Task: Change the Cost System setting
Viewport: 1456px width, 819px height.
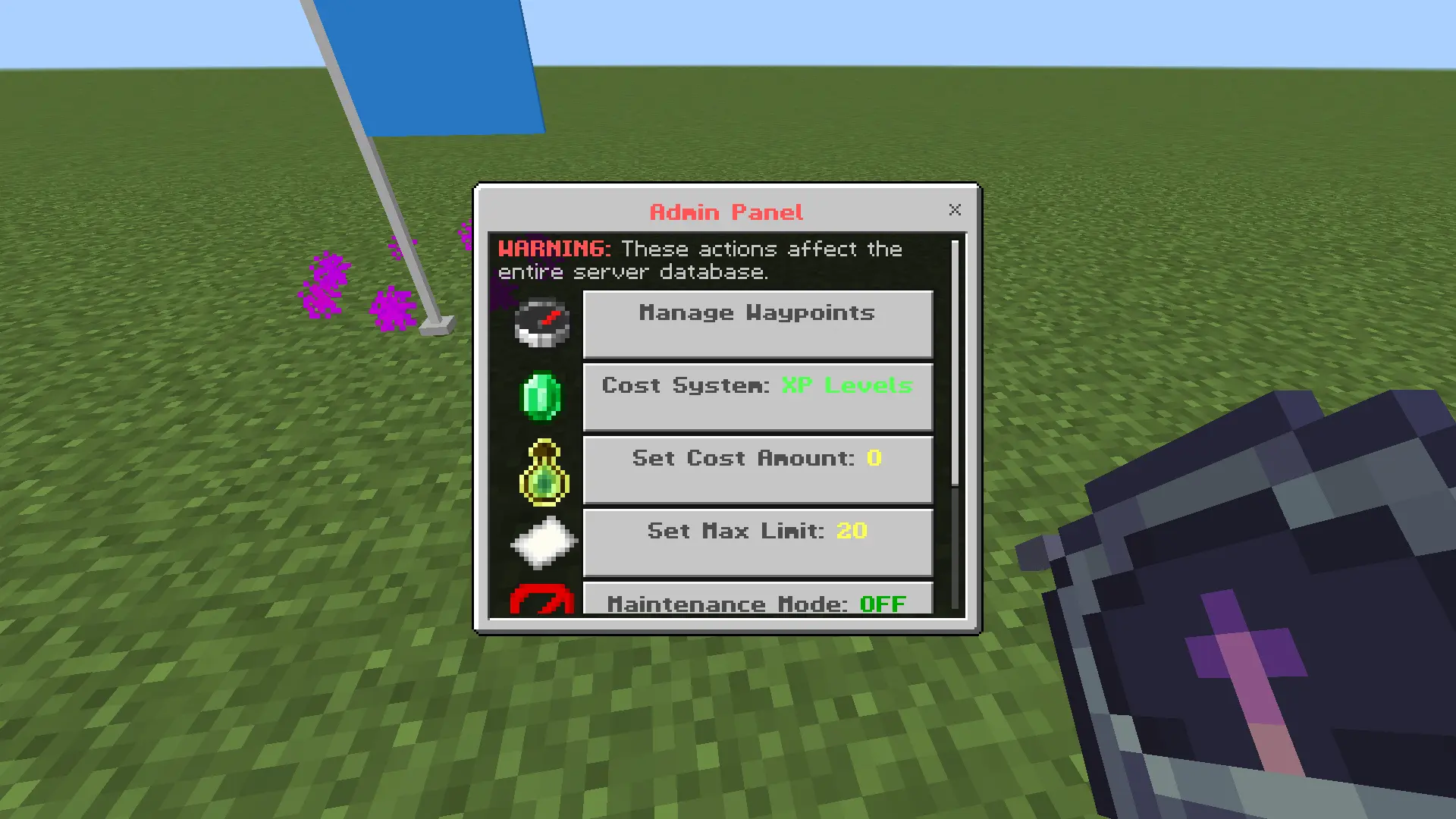Action: (757, 397)
